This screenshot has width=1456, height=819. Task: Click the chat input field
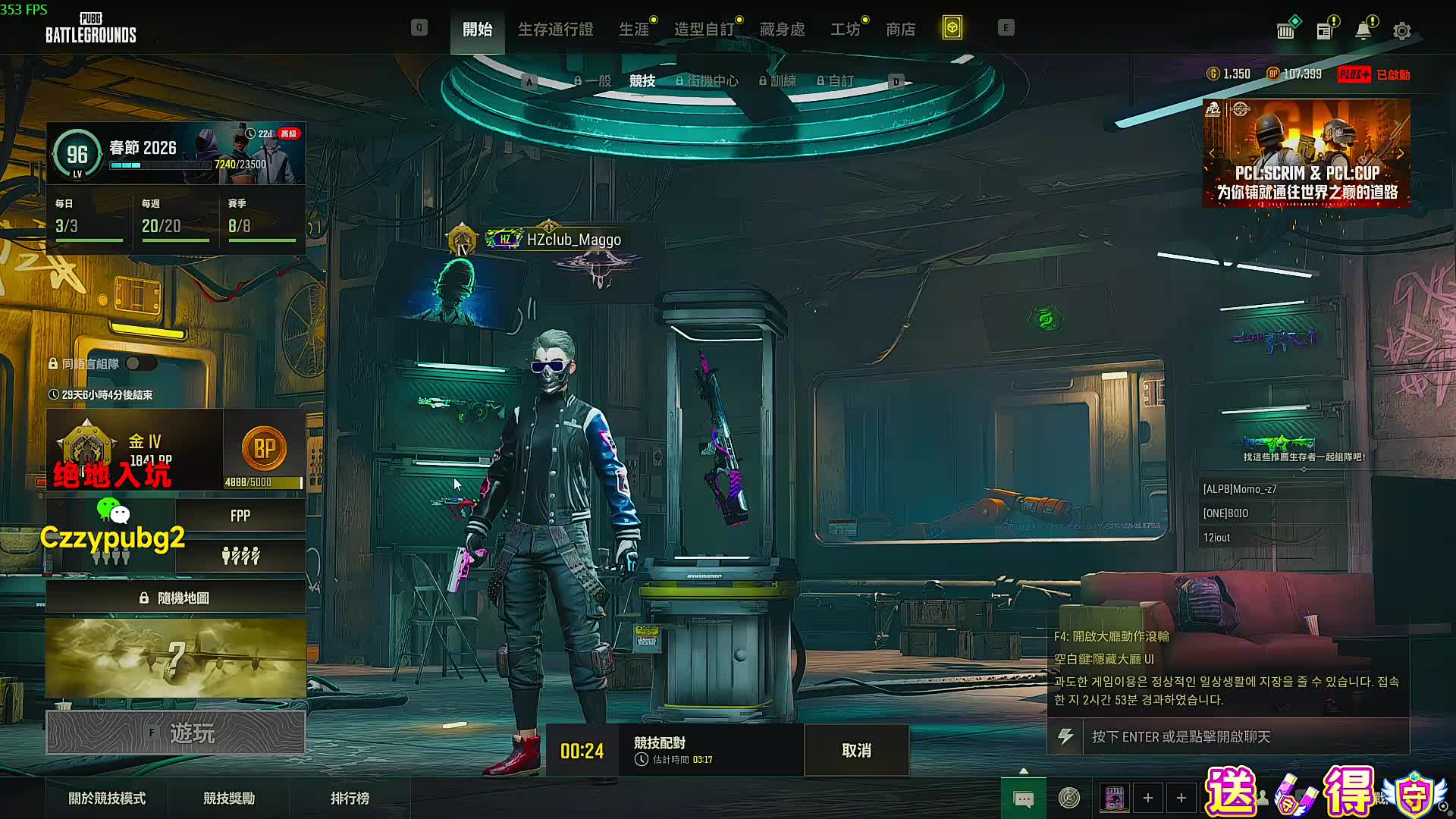click(1244, 736)
